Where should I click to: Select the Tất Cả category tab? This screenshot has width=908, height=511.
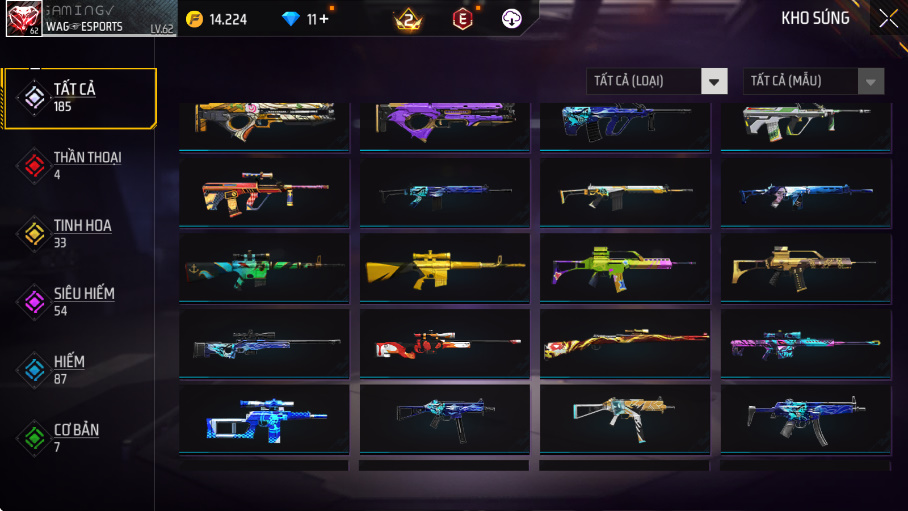(x=80, y=98)
